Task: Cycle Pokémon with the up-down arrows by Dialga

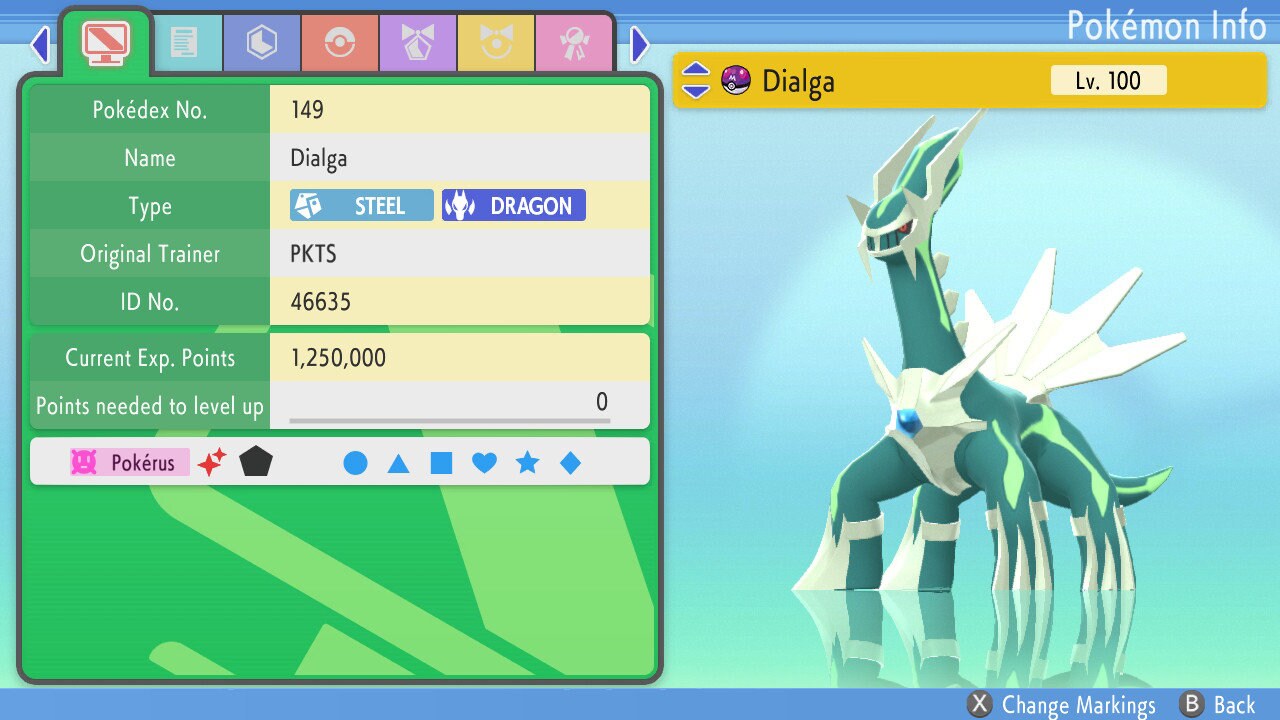Action: pyautogui.click(x=695, y=80)
